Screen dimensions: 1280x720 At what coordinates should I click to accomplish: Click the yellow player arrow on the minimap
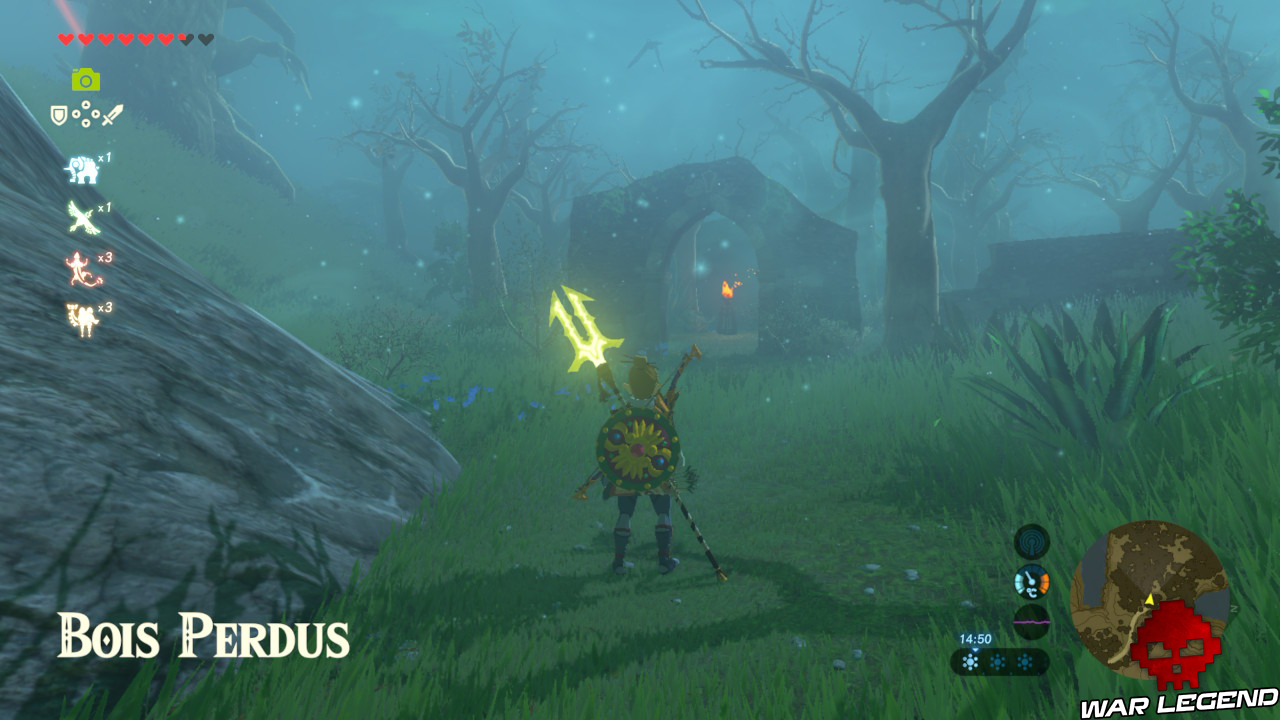pyautogui.click(x=1150, y=600)
